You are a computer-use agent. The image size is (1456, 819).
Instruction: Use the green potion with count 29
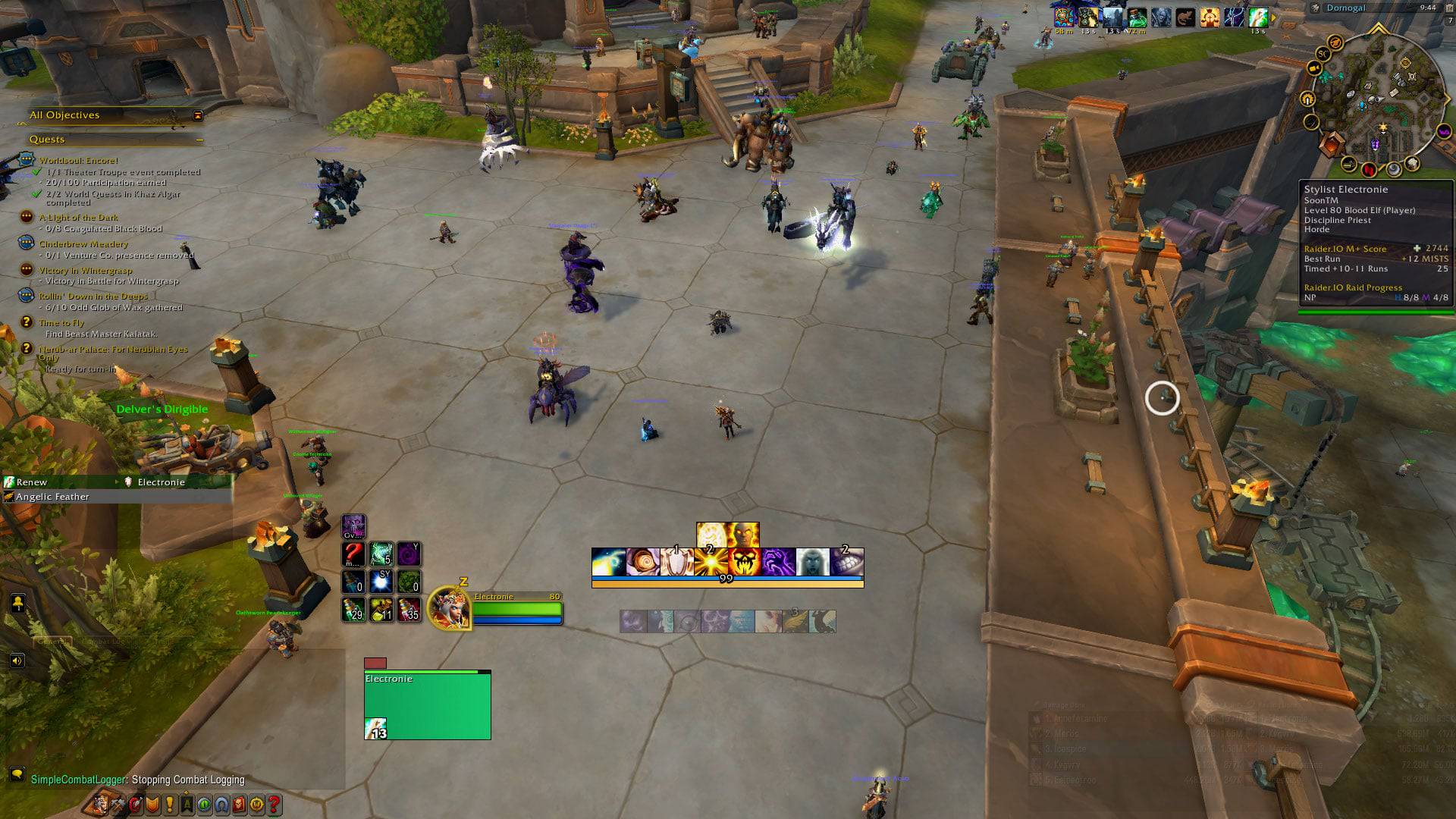pyautogui.click(x=353, y=610)
